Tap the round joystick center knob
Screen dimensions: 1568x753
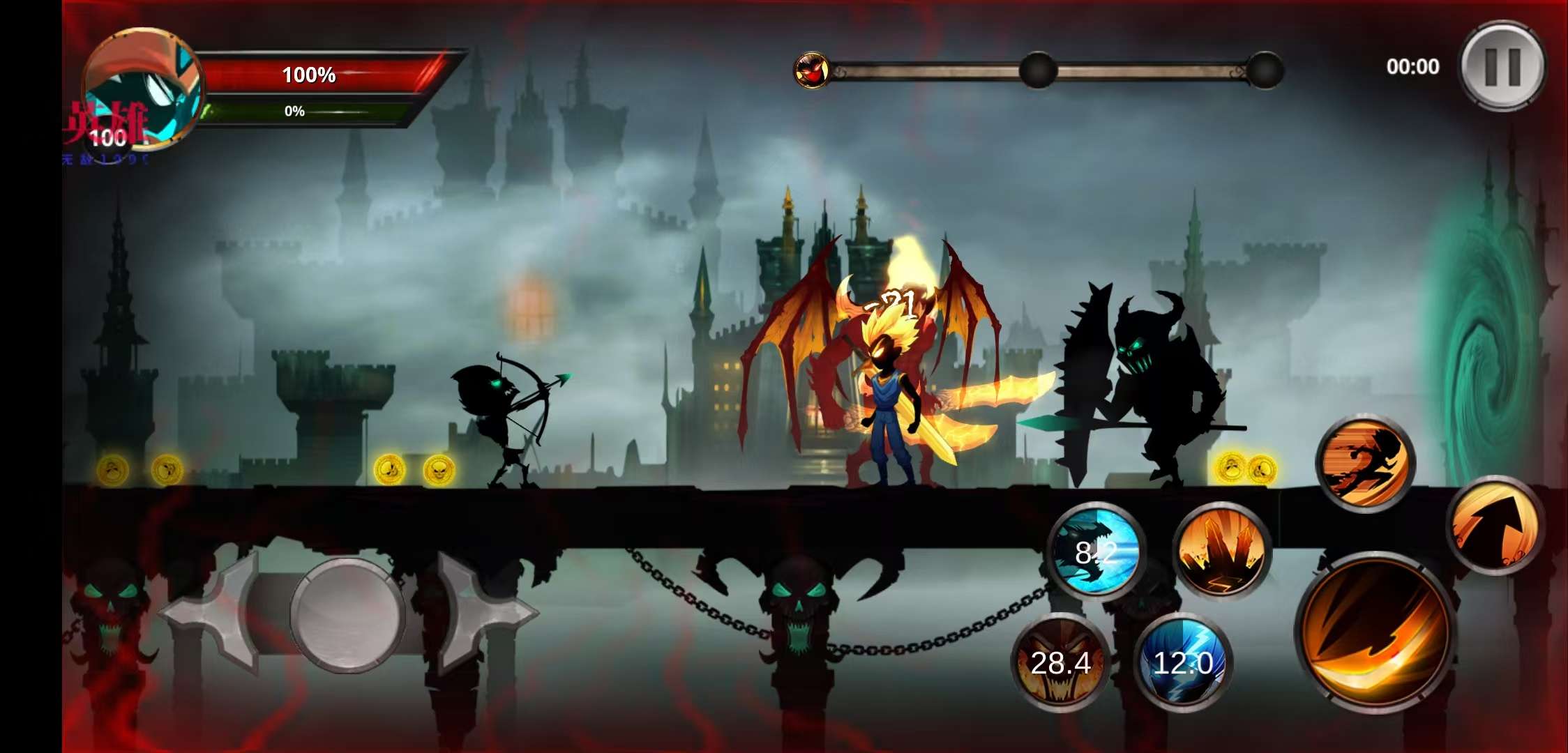click(x=347, y=614)
